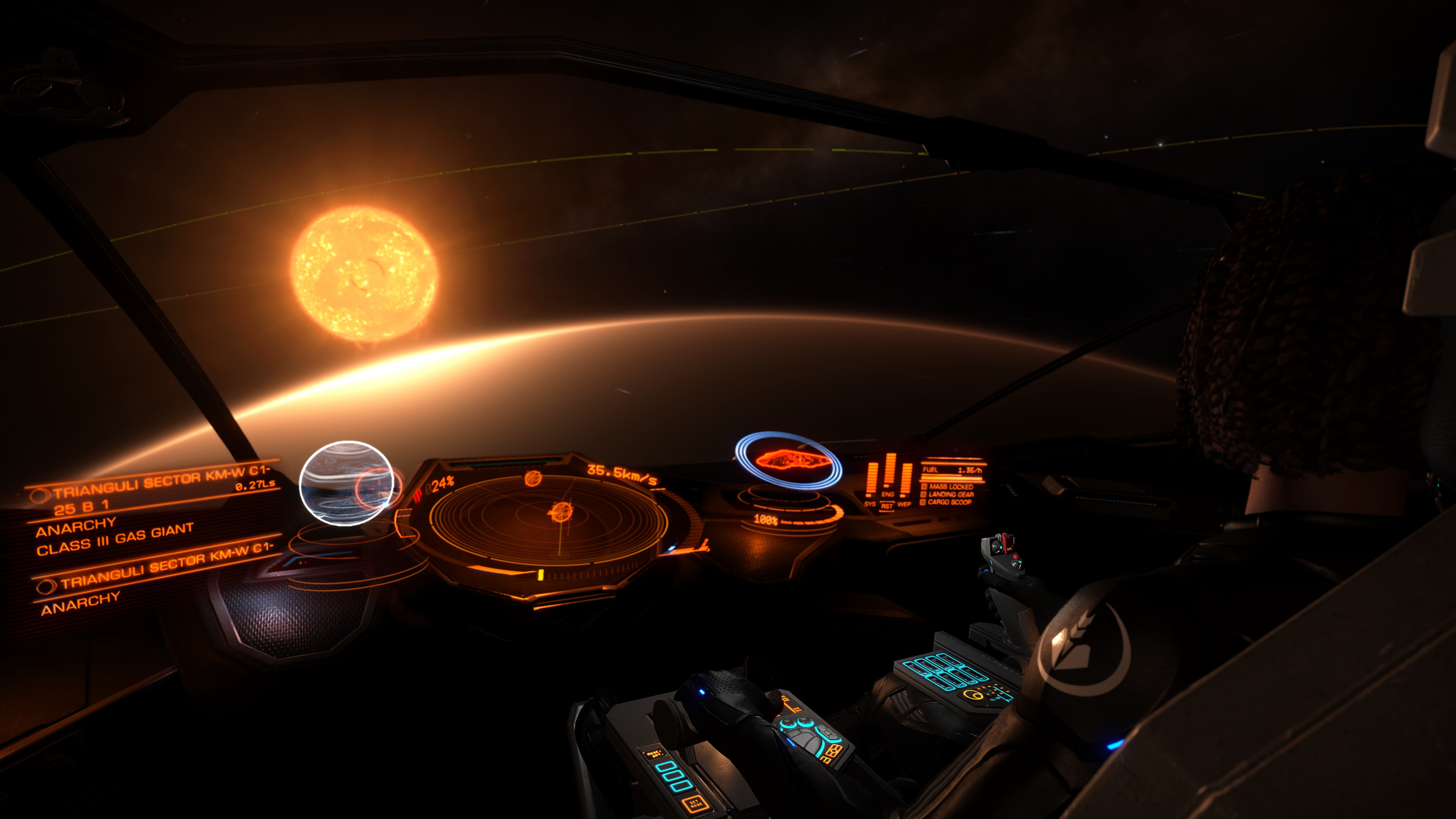This screenshot has width=1456, height=819.
Task: Select the radar scanner disc
Action: [x=548, y=520]
